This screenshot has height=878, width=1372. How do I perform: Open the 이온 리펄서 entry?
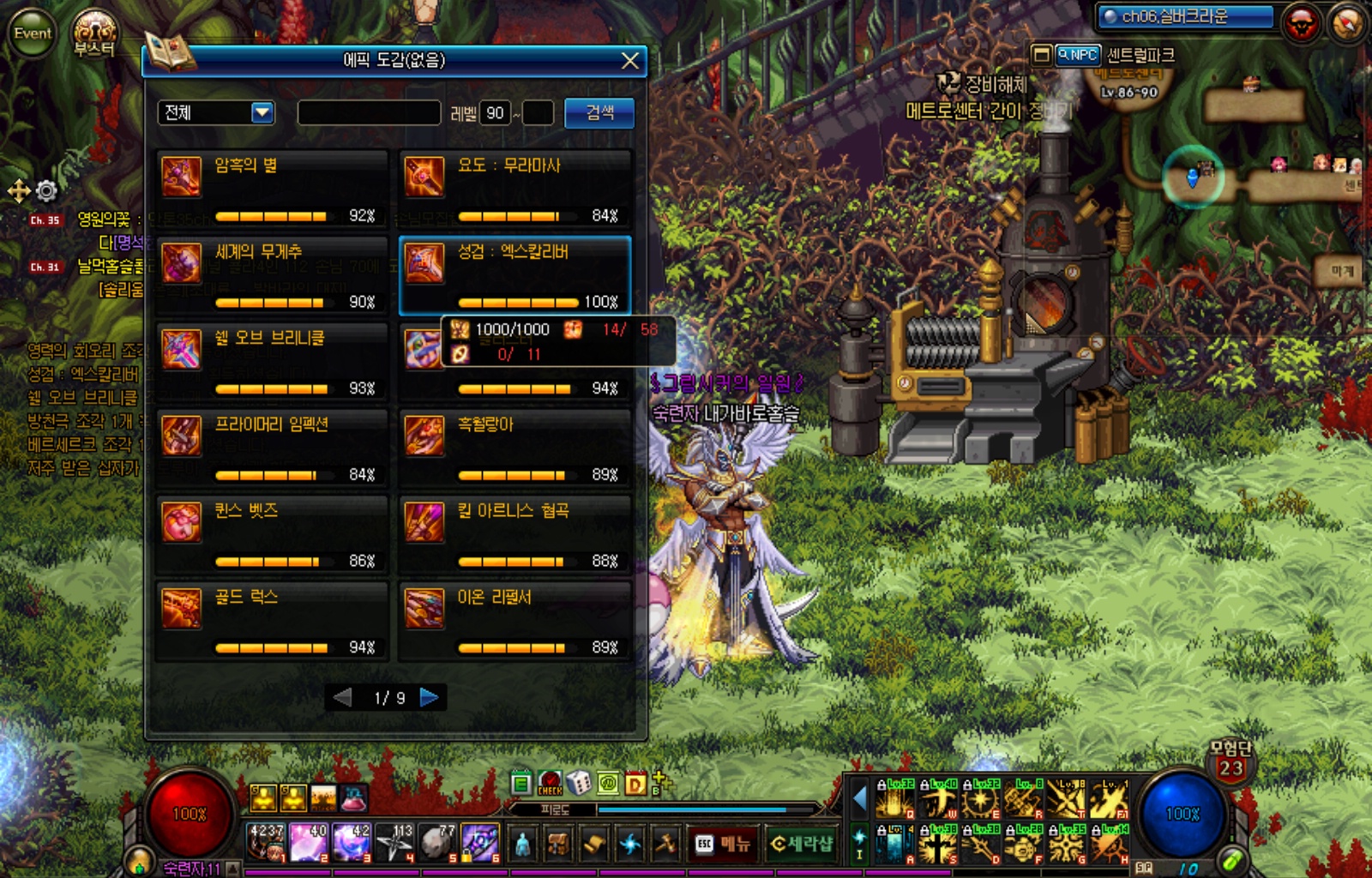[x=515, y=621]
